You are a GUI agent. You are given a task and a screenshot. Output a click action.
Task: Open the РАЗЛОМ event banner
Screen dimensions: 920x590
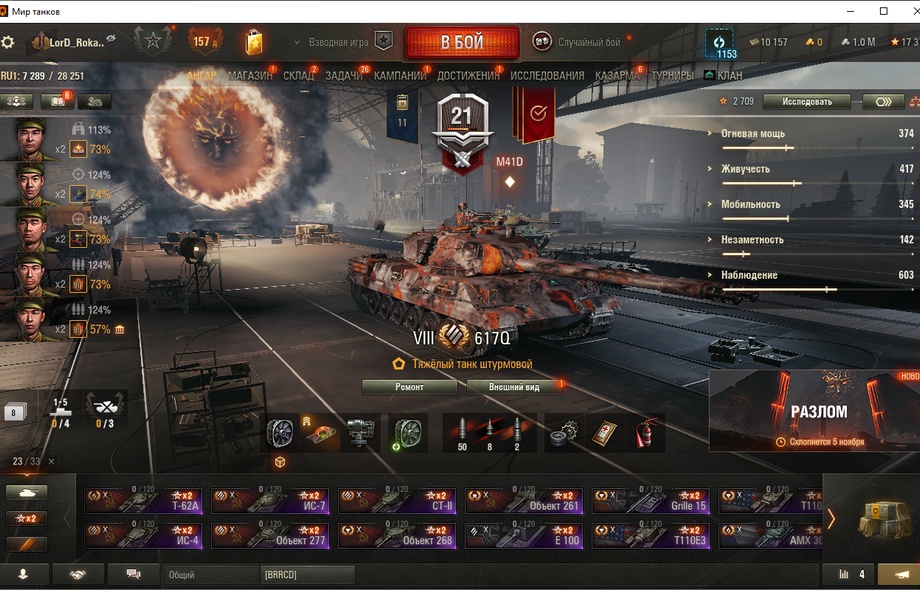[x=814, y=411]
